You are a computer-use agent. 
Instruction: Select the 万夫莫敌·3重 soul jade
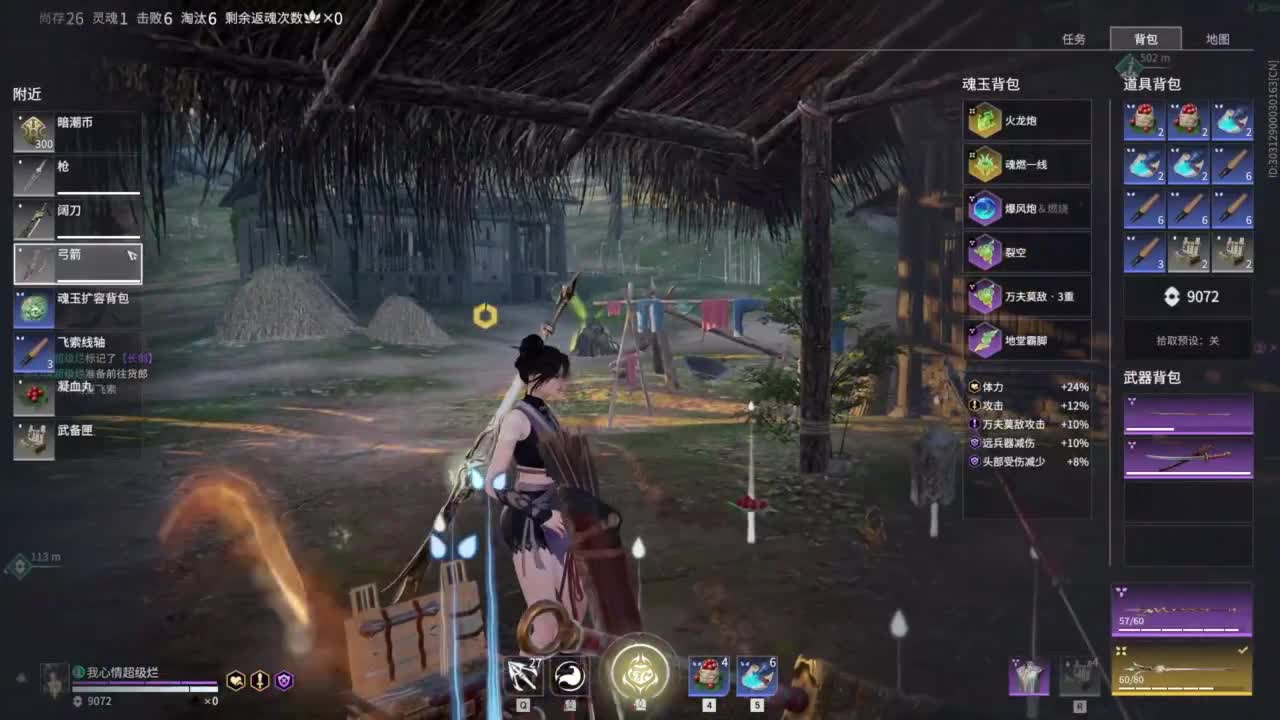coord(1026,296)
